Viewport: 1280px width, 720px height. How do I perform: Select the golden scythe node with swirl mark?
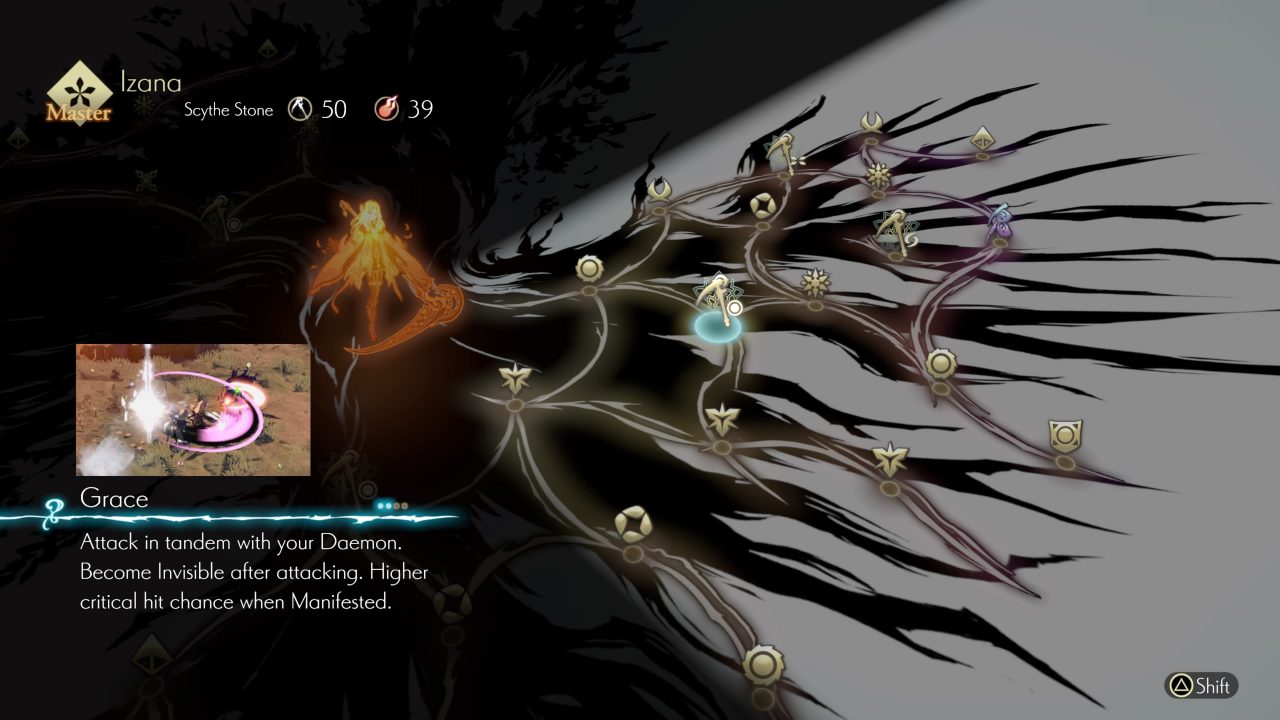click(x=892, y=230)
